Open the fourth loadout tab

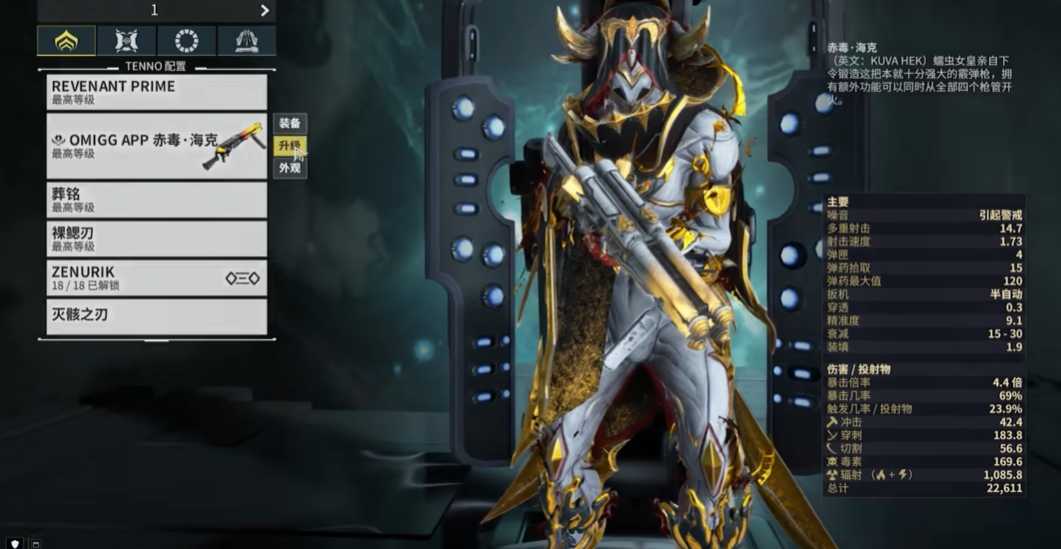point(246,41)
